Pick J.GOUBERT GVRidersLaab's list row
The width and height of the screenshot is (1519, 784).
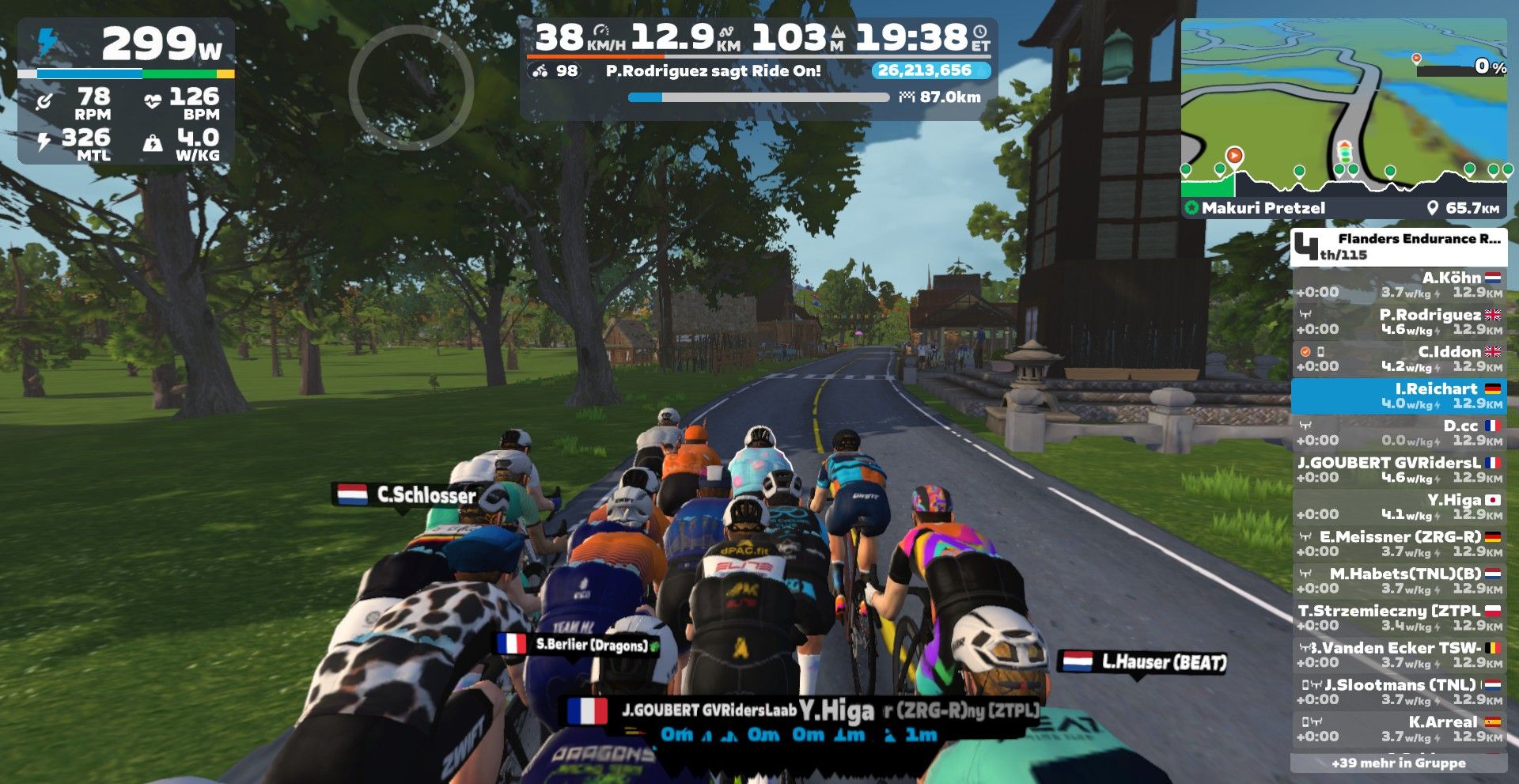pyautogui.click(x=1399, y=470)
